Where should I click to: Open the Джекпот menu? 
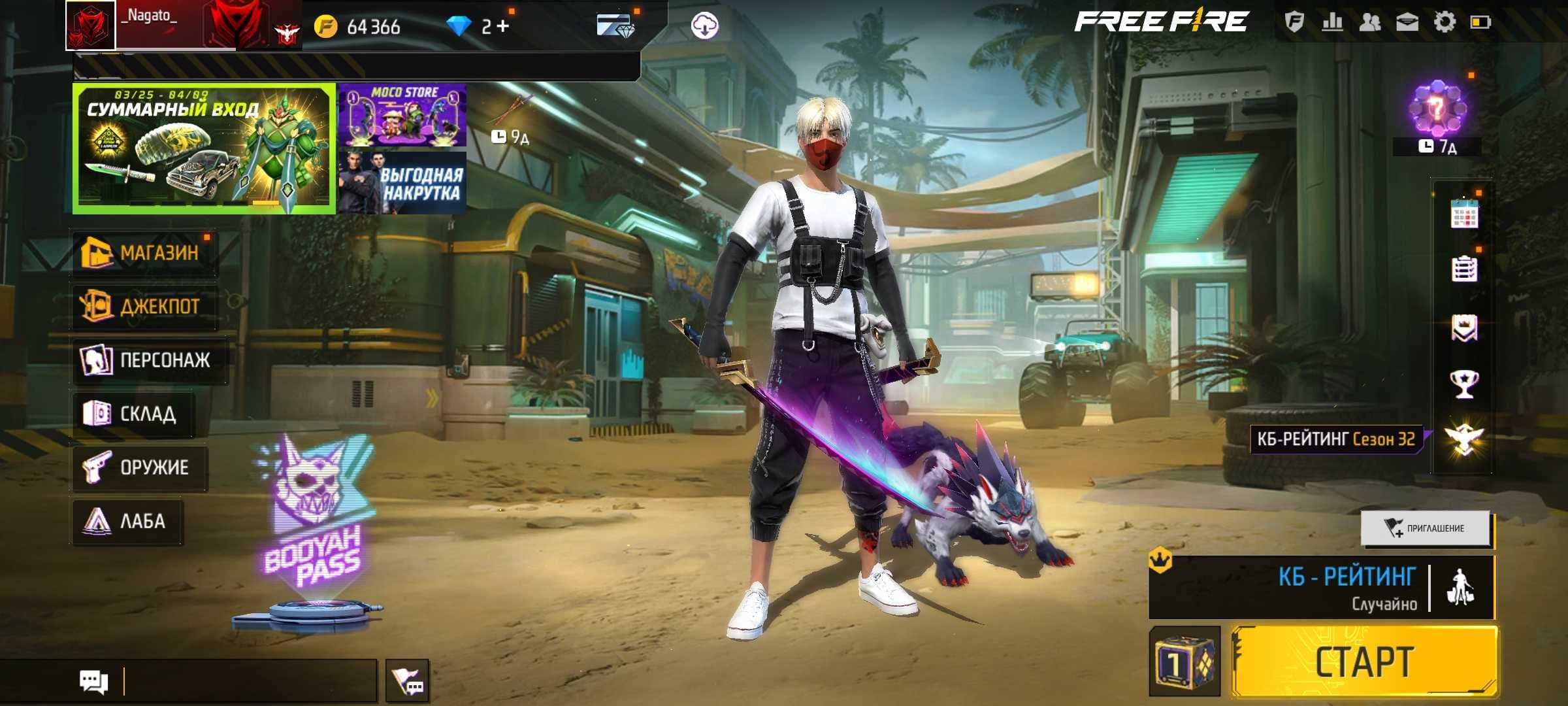(144, 306)
